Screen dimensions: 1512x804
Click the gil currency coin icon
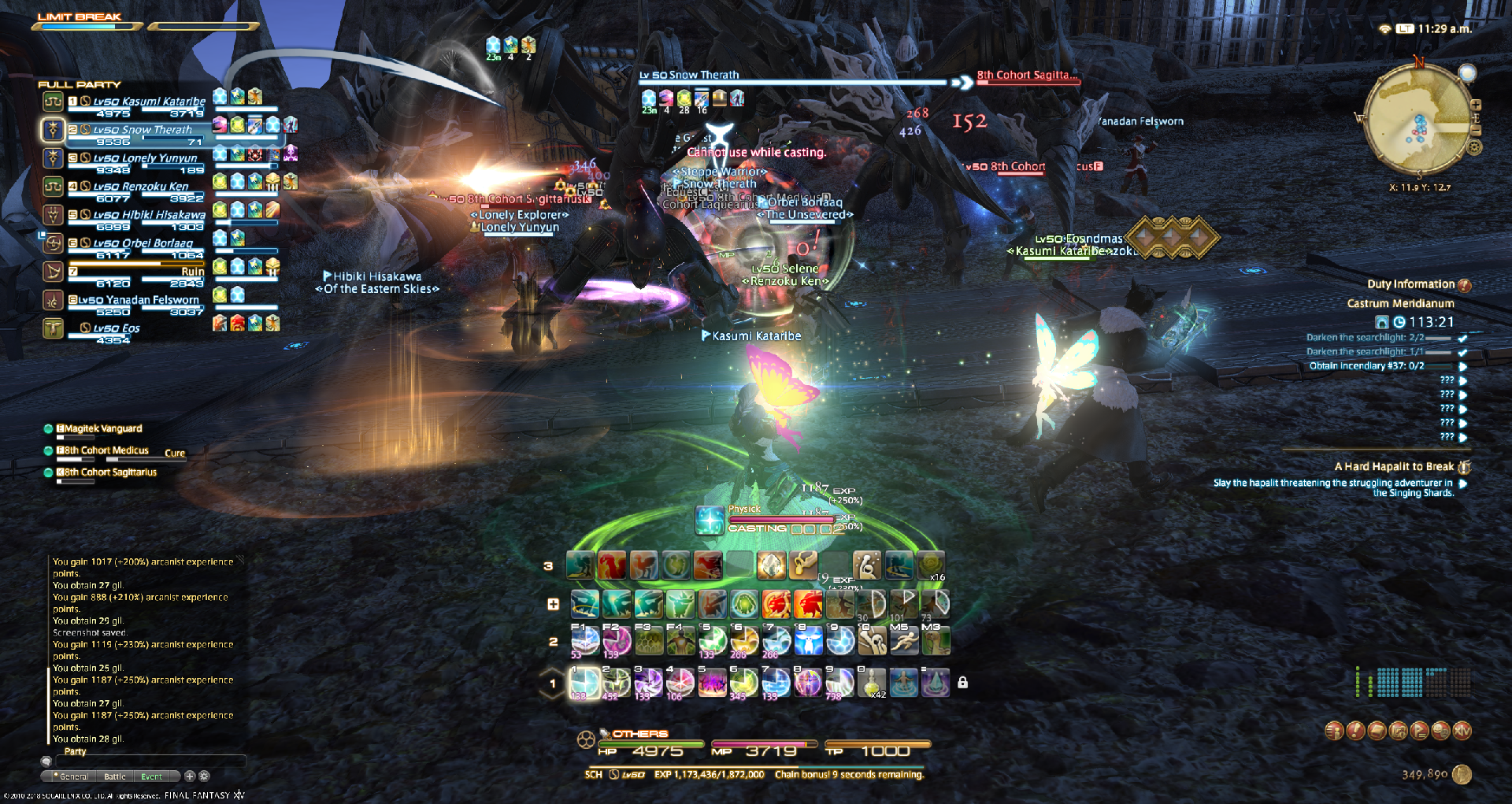click(1462, 775)
